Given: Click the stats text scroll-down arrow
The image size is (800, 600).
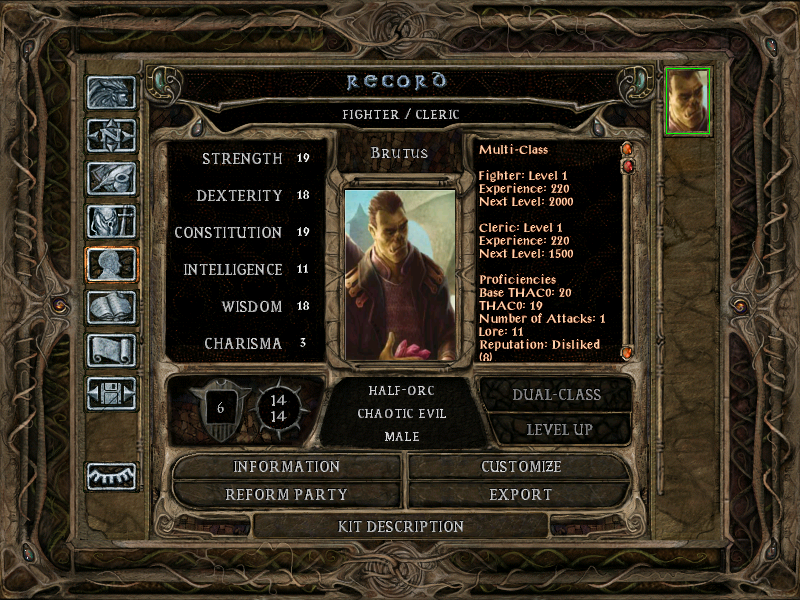Looking at the screenshot, I should pyautogui.click(x=628, y=352).
